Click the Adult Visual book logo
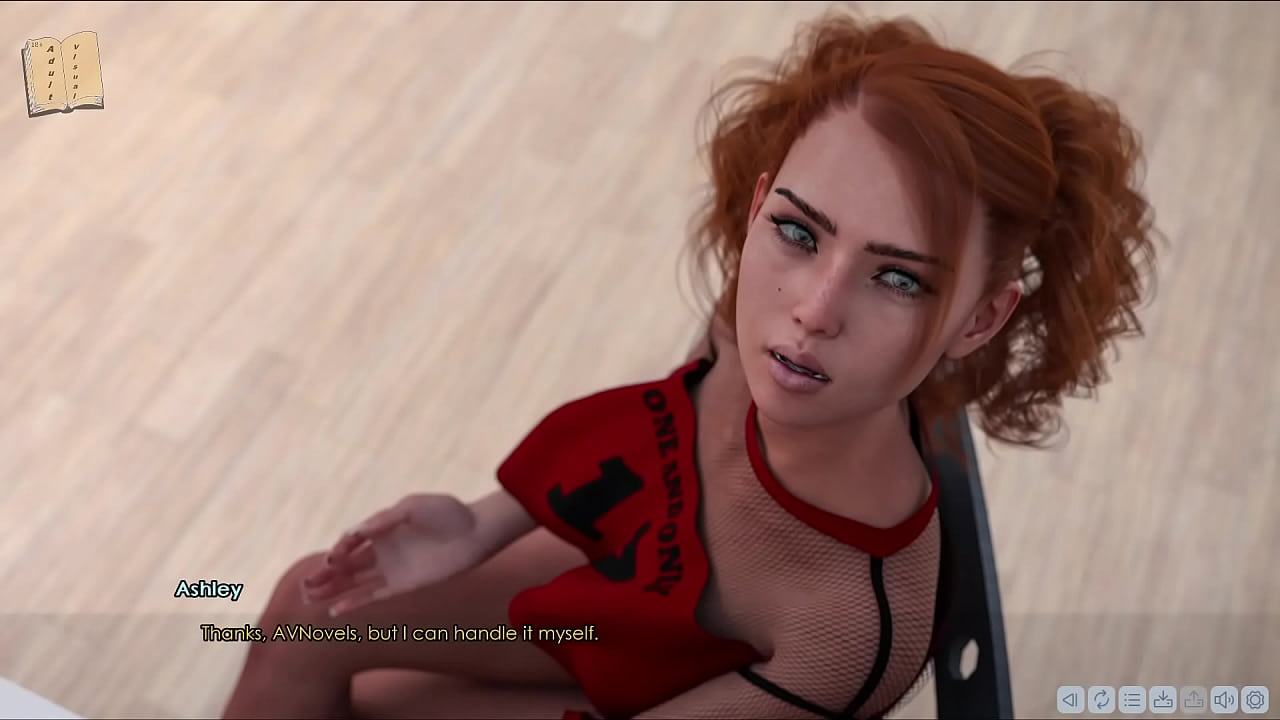 (62, 73)
